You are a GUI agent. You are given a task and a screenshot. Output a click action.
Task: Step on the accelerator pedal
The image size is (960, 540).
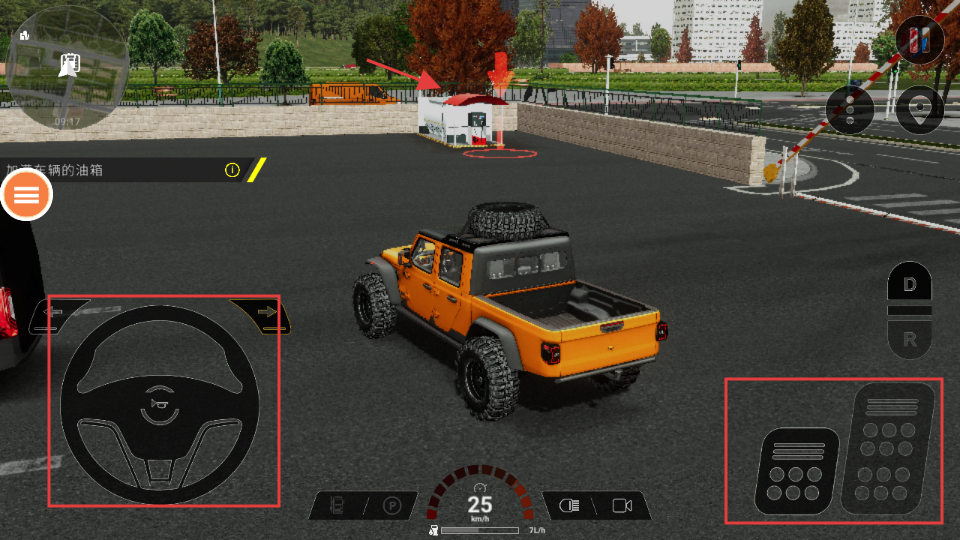[888, 448]
